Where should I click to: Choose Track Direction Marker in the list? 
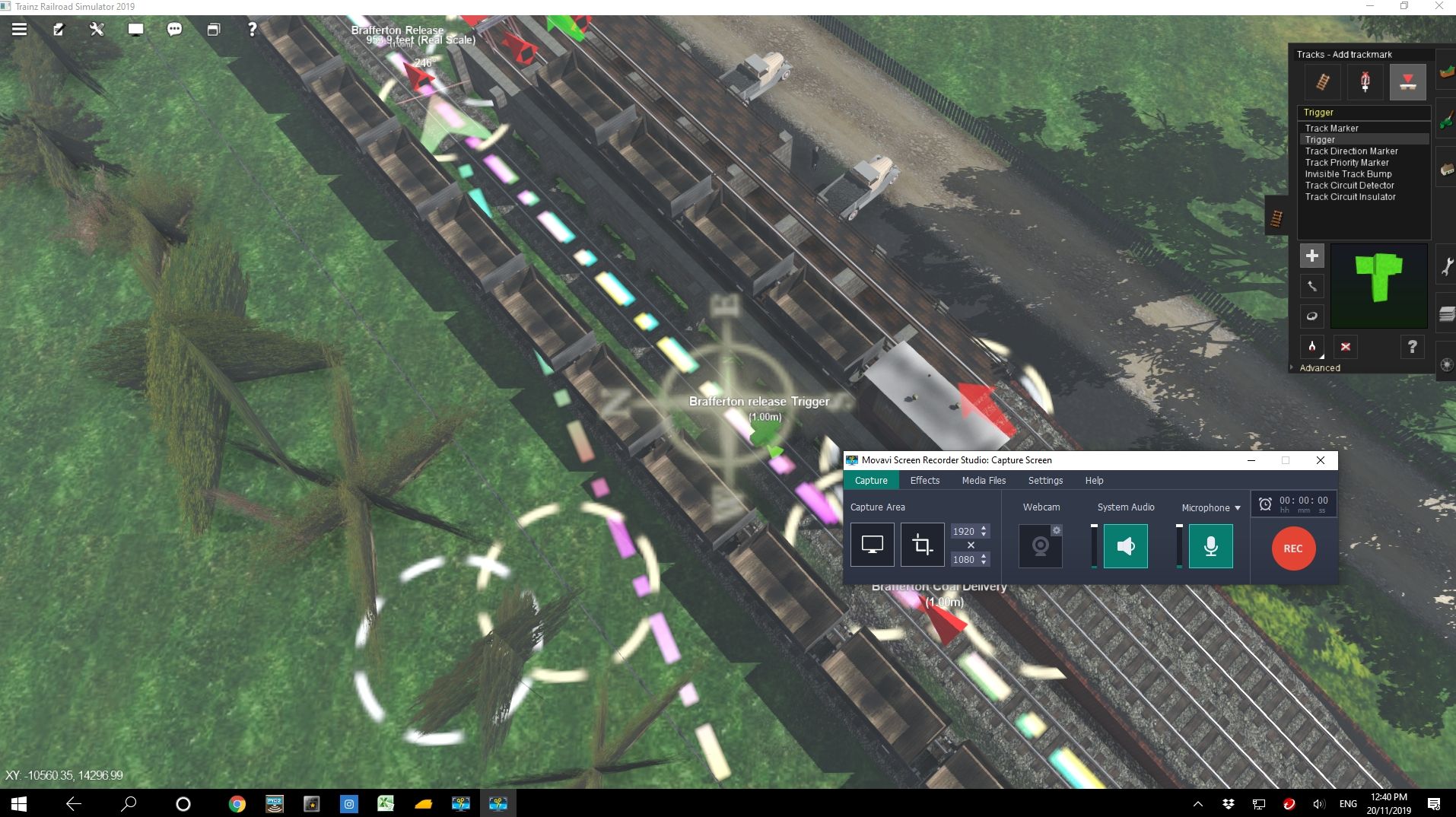pos(1351,151)
